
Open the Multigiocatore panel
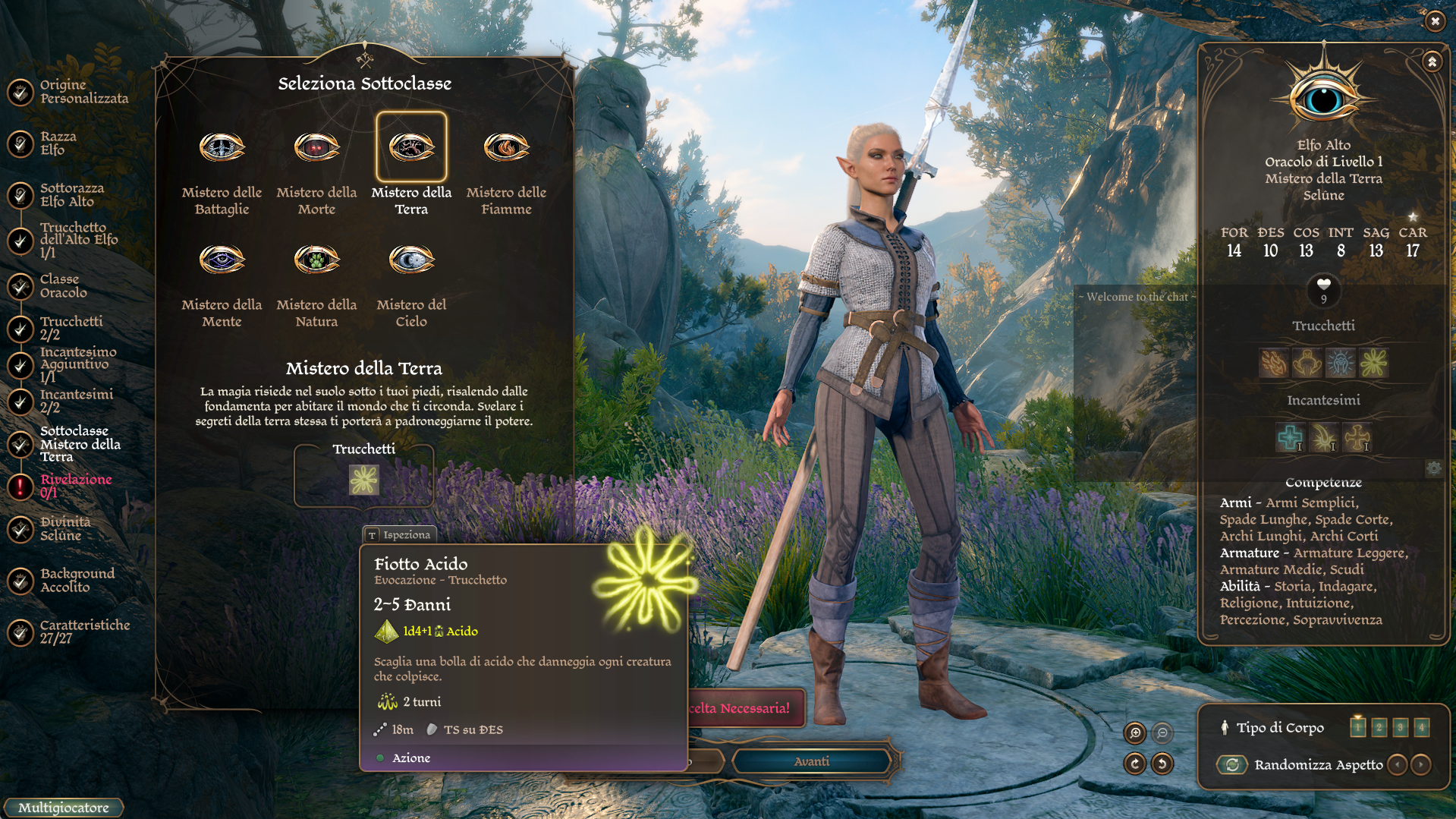[64, 808]
